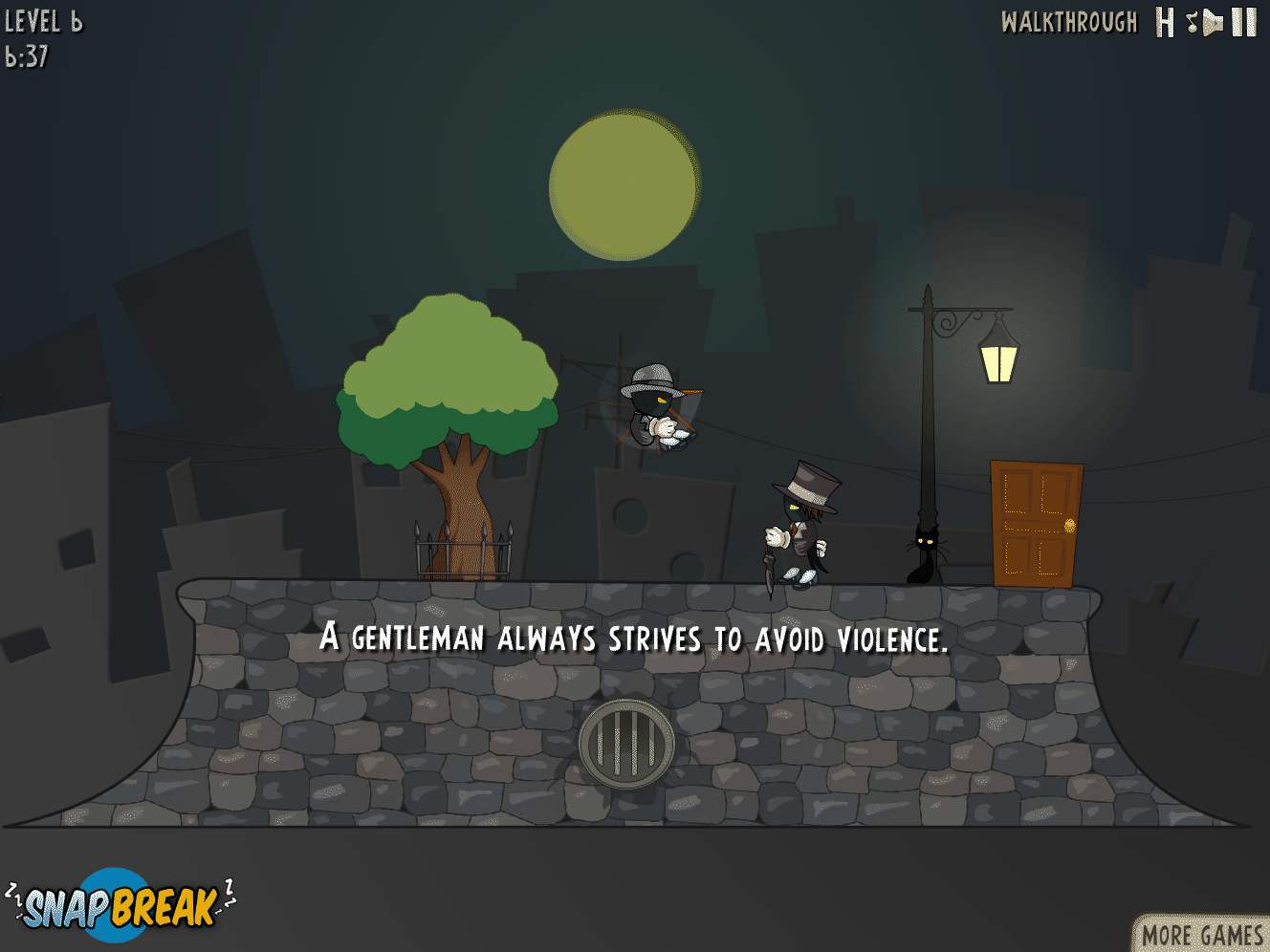This screenshot has height=952, width=1270.
Task: Click the sewer grate in the wall
Action: point(626,741)
